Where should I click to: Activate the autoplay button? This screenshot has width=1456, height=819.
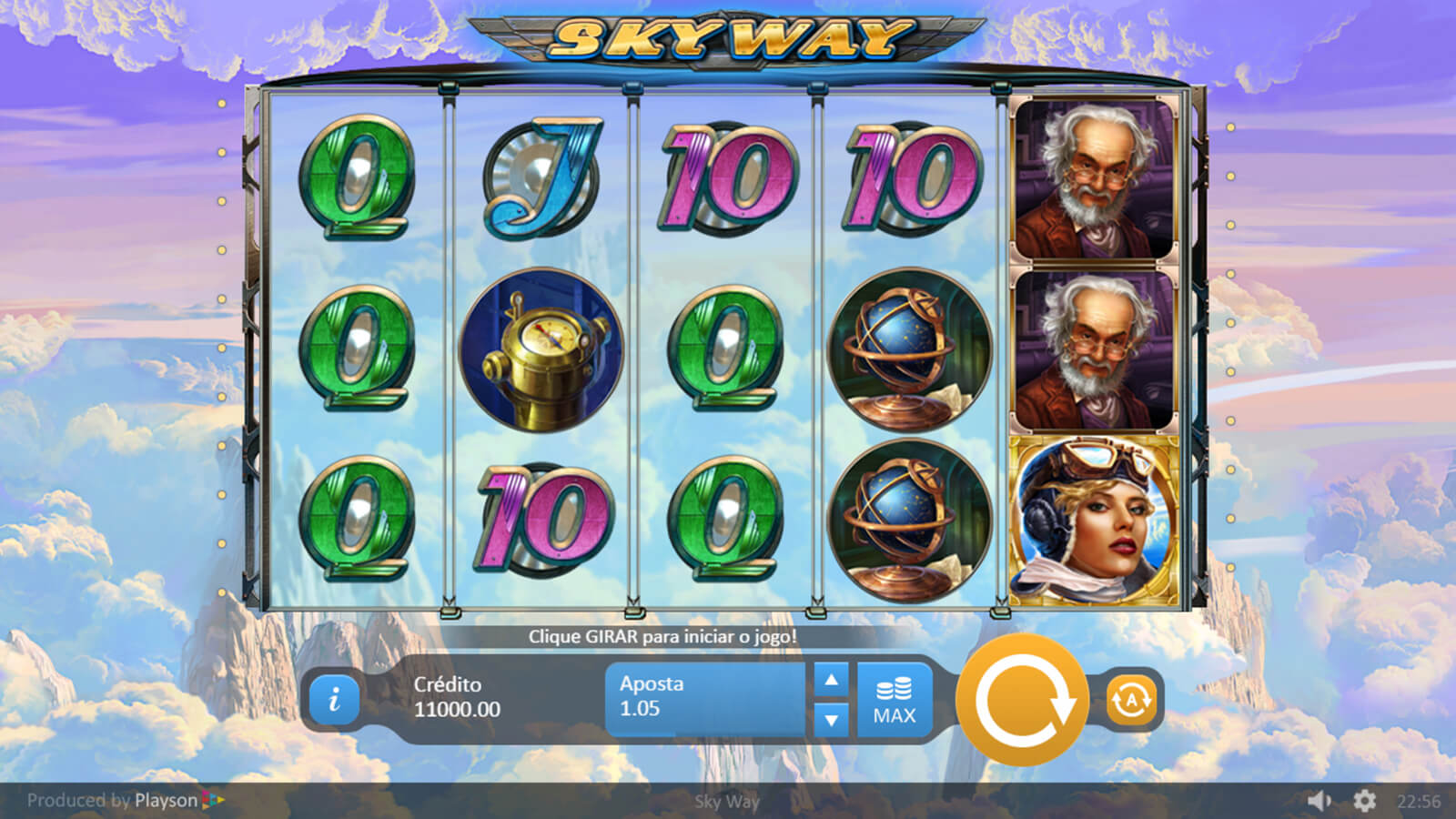coord(1130,700)
